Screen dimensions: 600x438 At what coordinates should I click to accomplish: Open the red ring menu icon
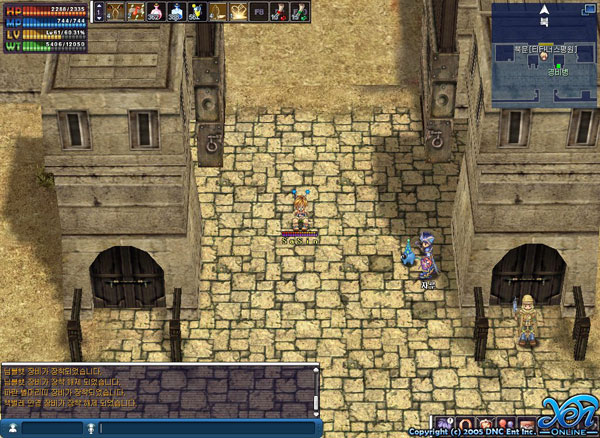coord(467,424)
